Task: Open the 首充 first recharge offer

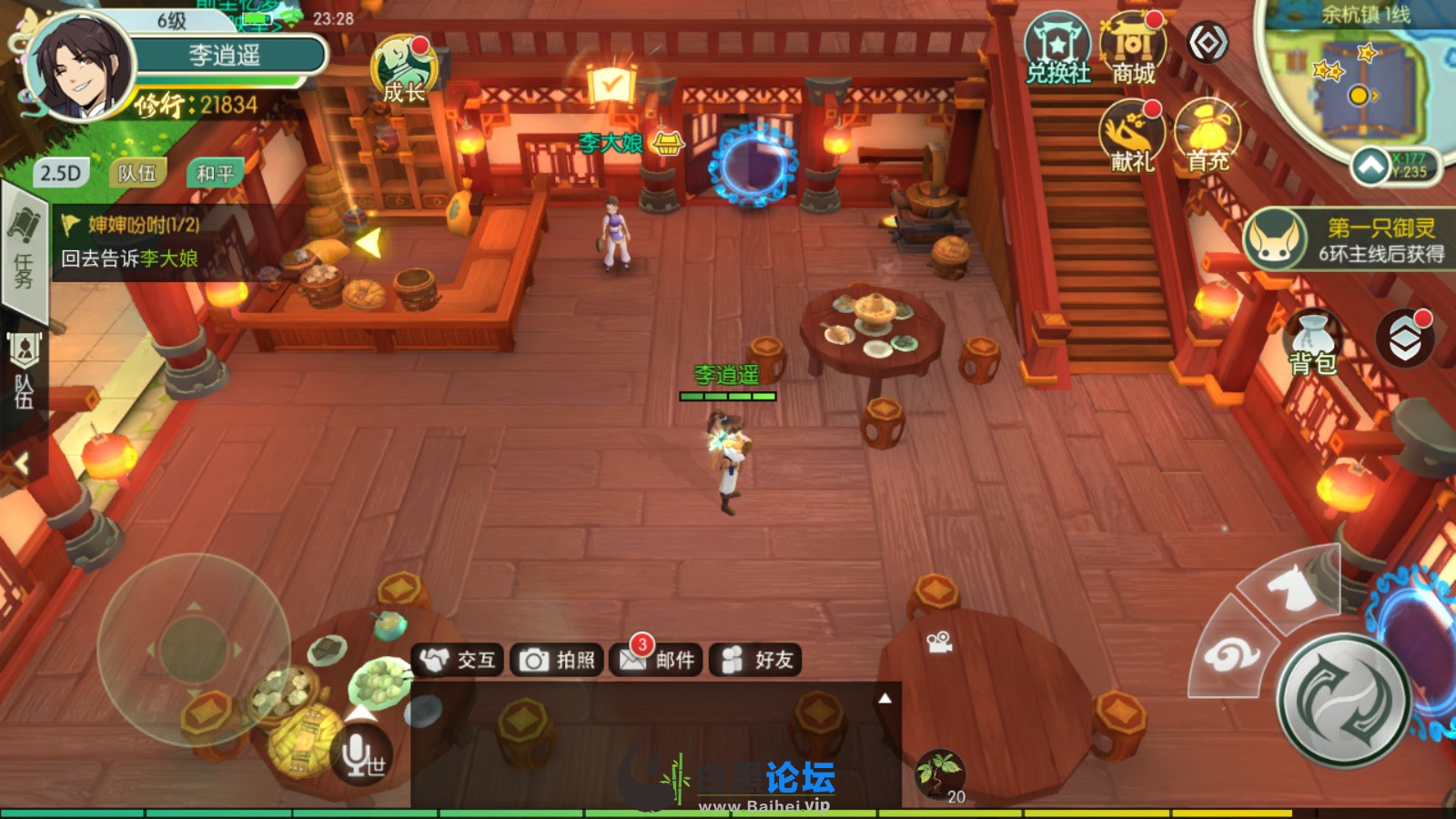Action: coord(1208,136)
